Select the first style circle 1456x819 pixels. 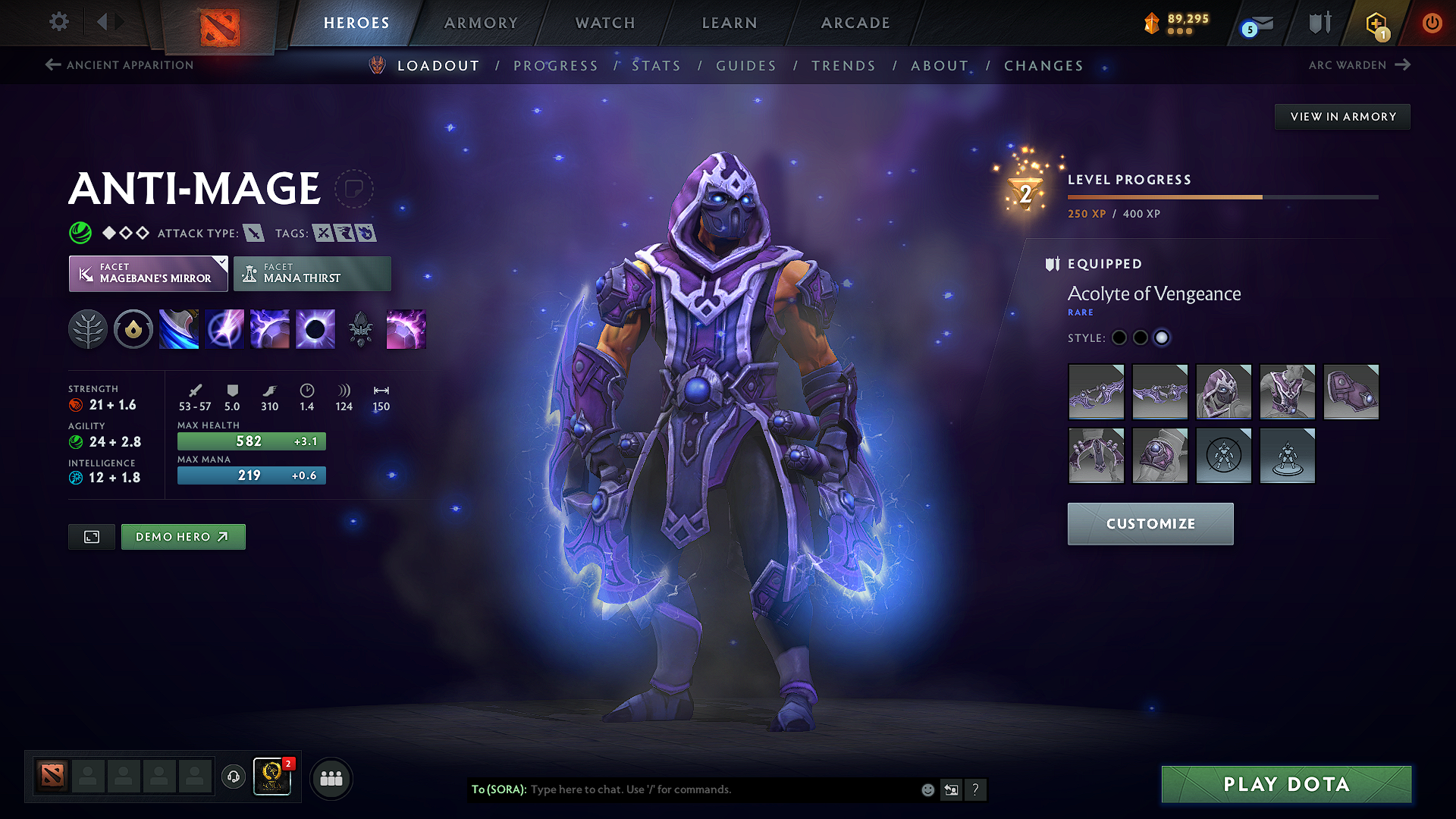(x=1119, y=338)
